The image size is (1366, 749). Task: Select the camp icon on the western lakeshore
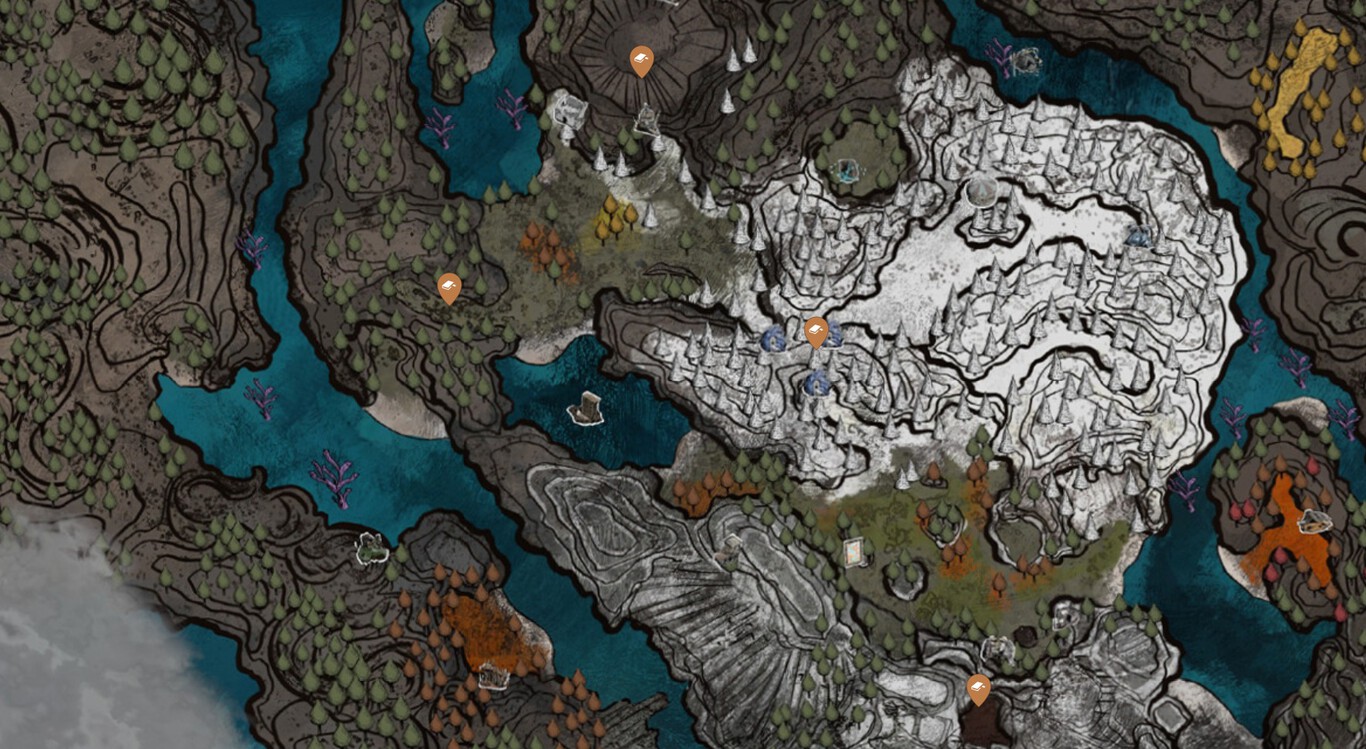pyautogui.click(x=370, y=548)
